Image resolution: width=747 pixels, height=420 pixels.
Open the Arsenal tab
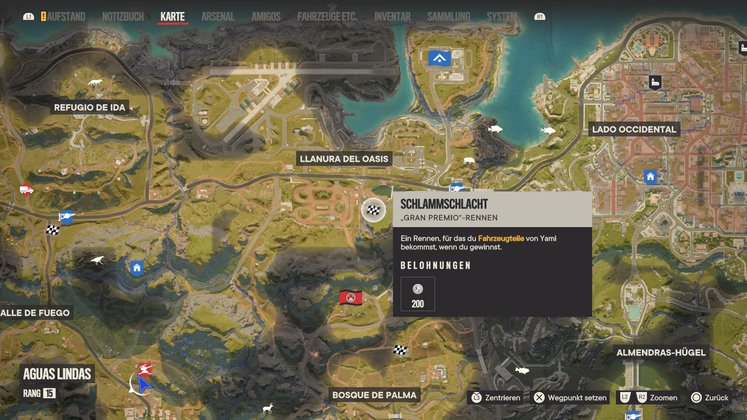click(x=218, y=17)
